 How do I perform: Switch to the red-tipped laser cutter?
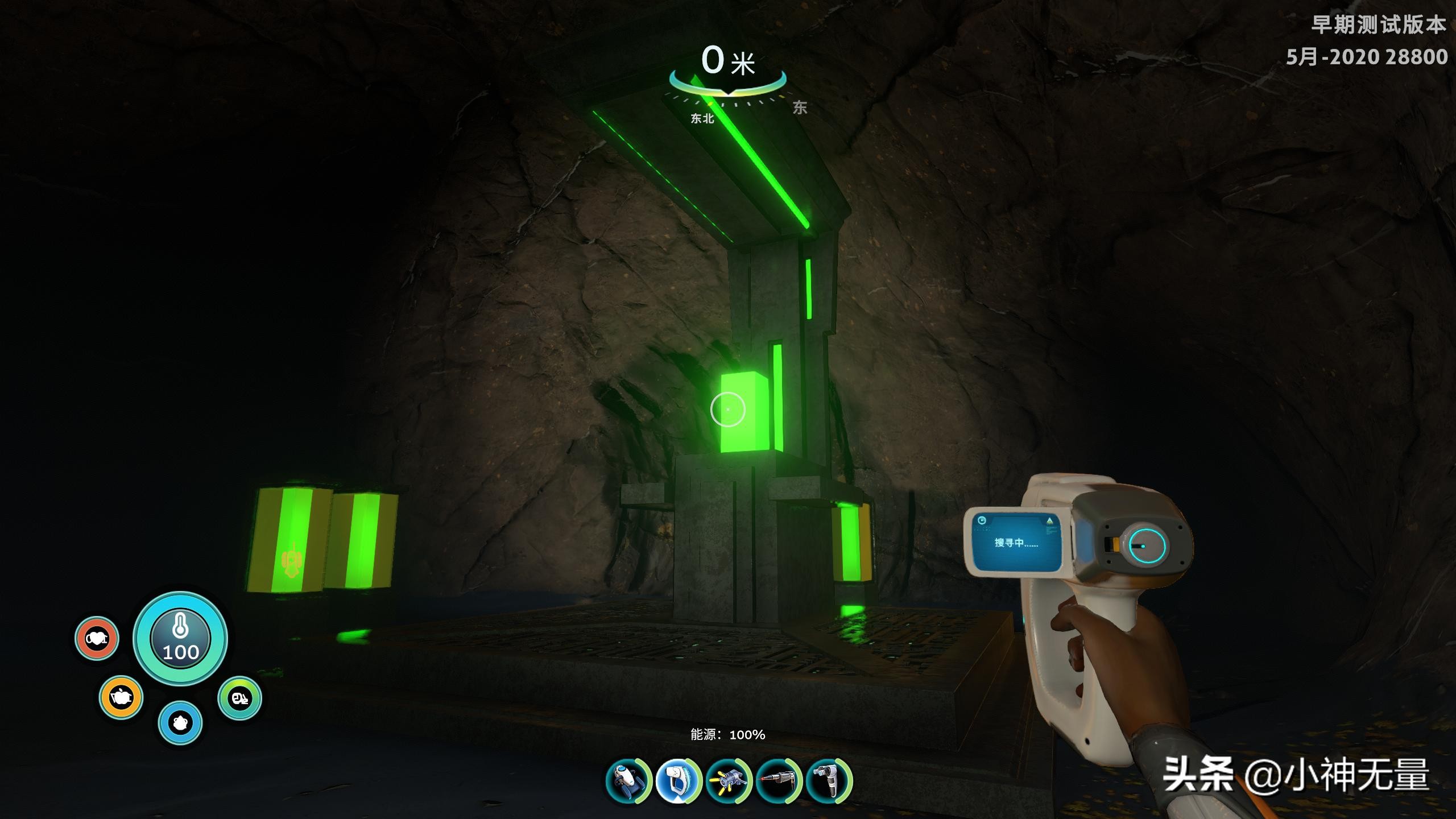tap(779, 781)
